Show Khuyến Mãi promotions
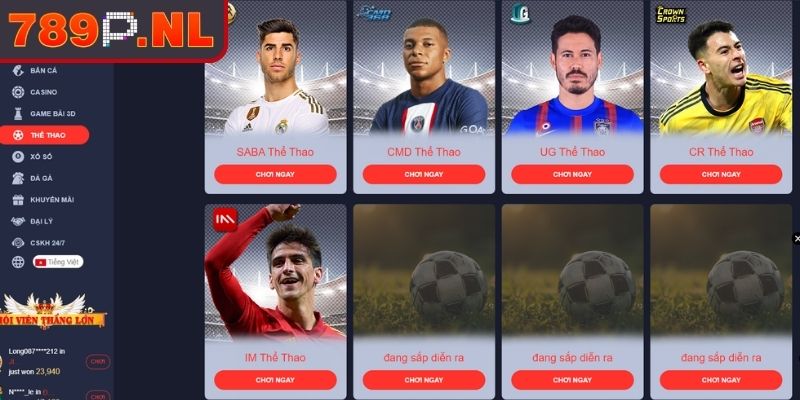Viewport: 800px width, 400px height. [51, 199]
